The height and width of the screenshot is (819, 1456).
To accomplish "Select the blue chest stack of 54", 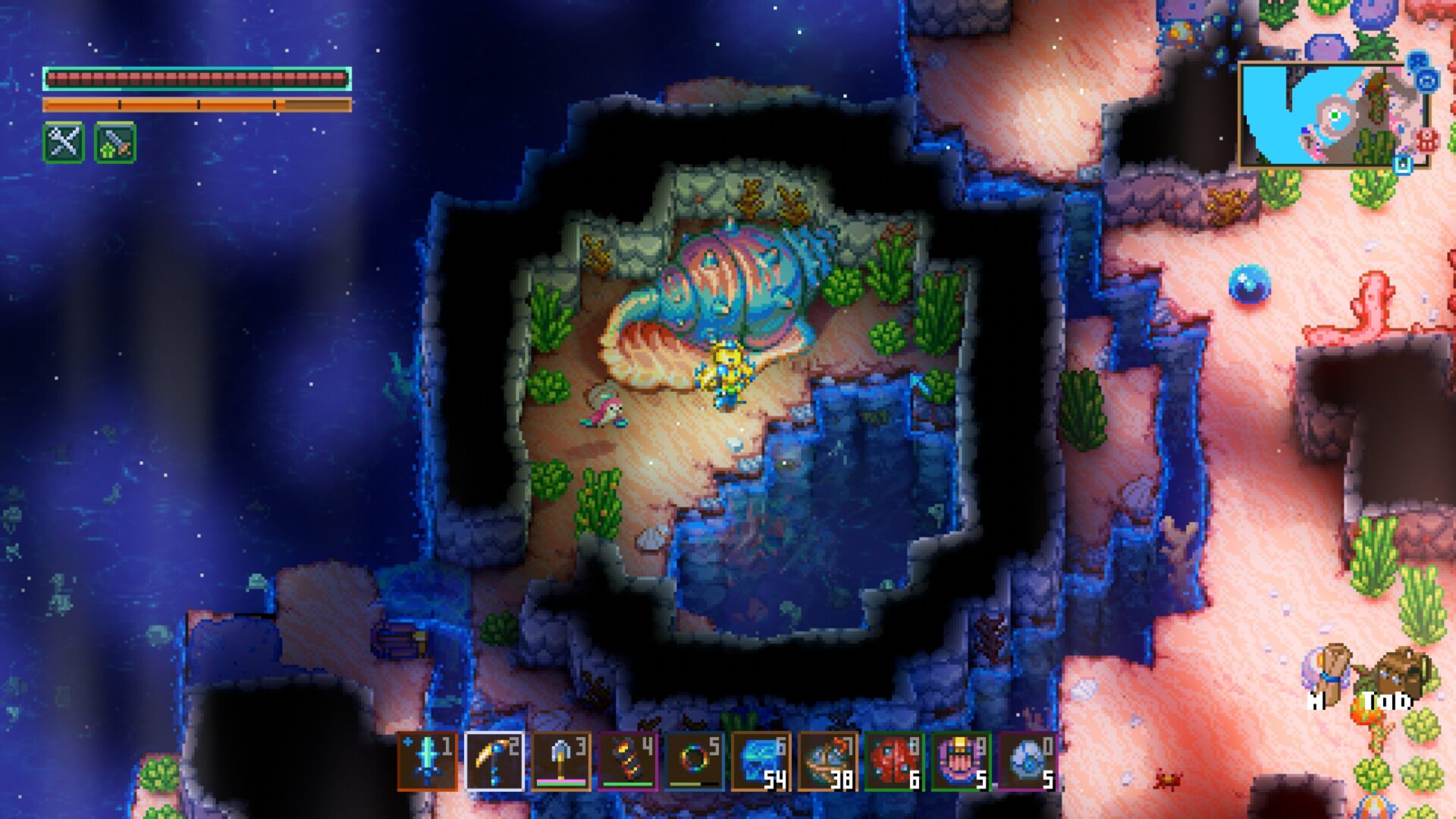I will [x=761, y=761].
